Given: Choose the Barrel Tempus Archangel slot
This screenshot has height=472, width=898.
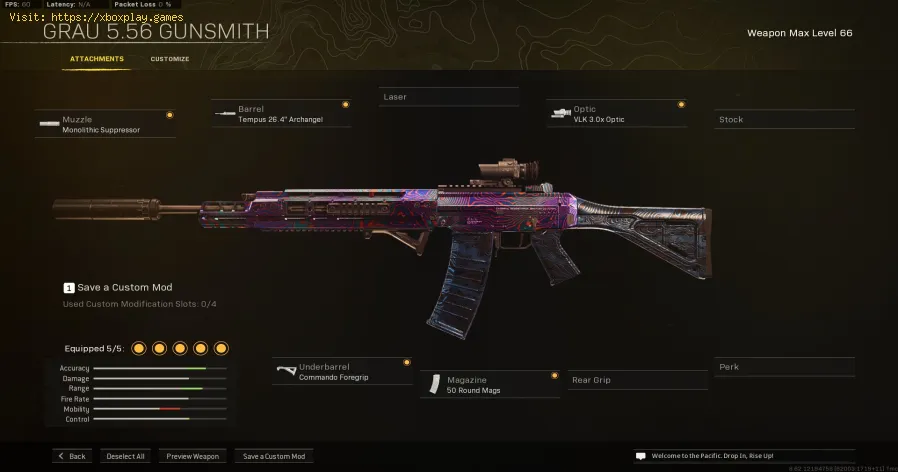Looking at the screenshot, I should coord(281,113).
